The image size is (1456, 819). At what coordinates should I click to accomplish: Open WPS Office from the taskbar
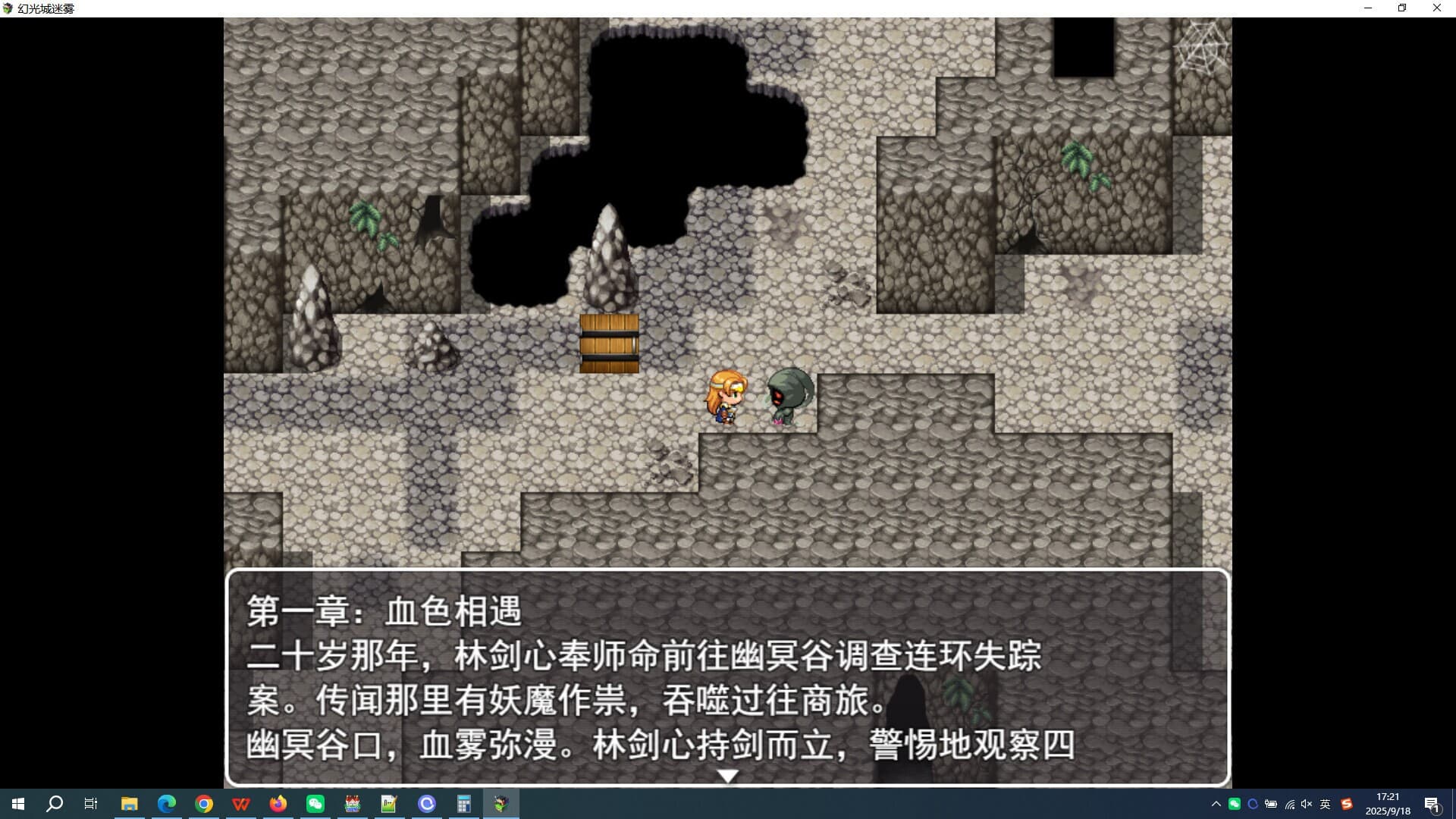tap(241, 804)
